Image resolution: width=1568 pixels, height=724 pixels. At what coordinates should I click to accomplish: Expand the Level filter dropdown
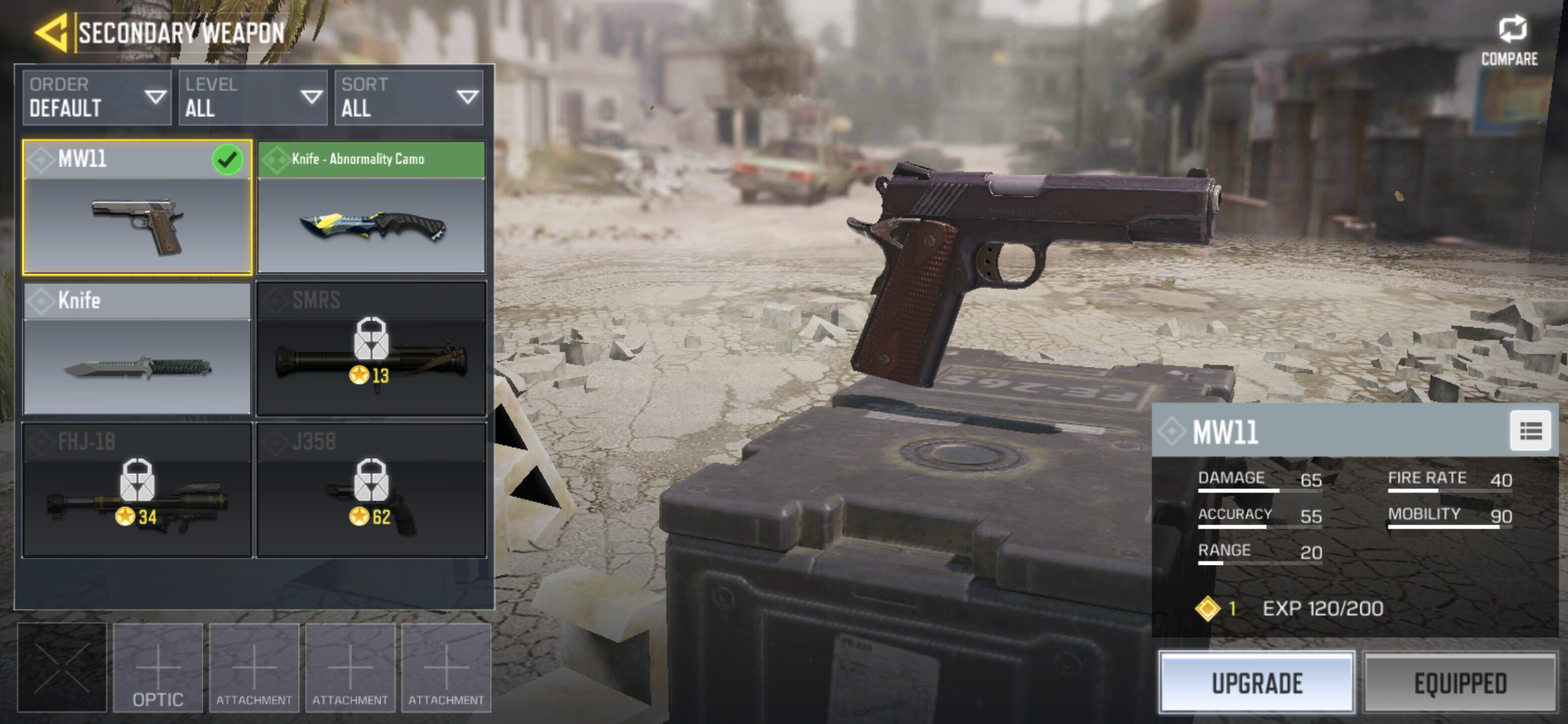pos(253,98)
